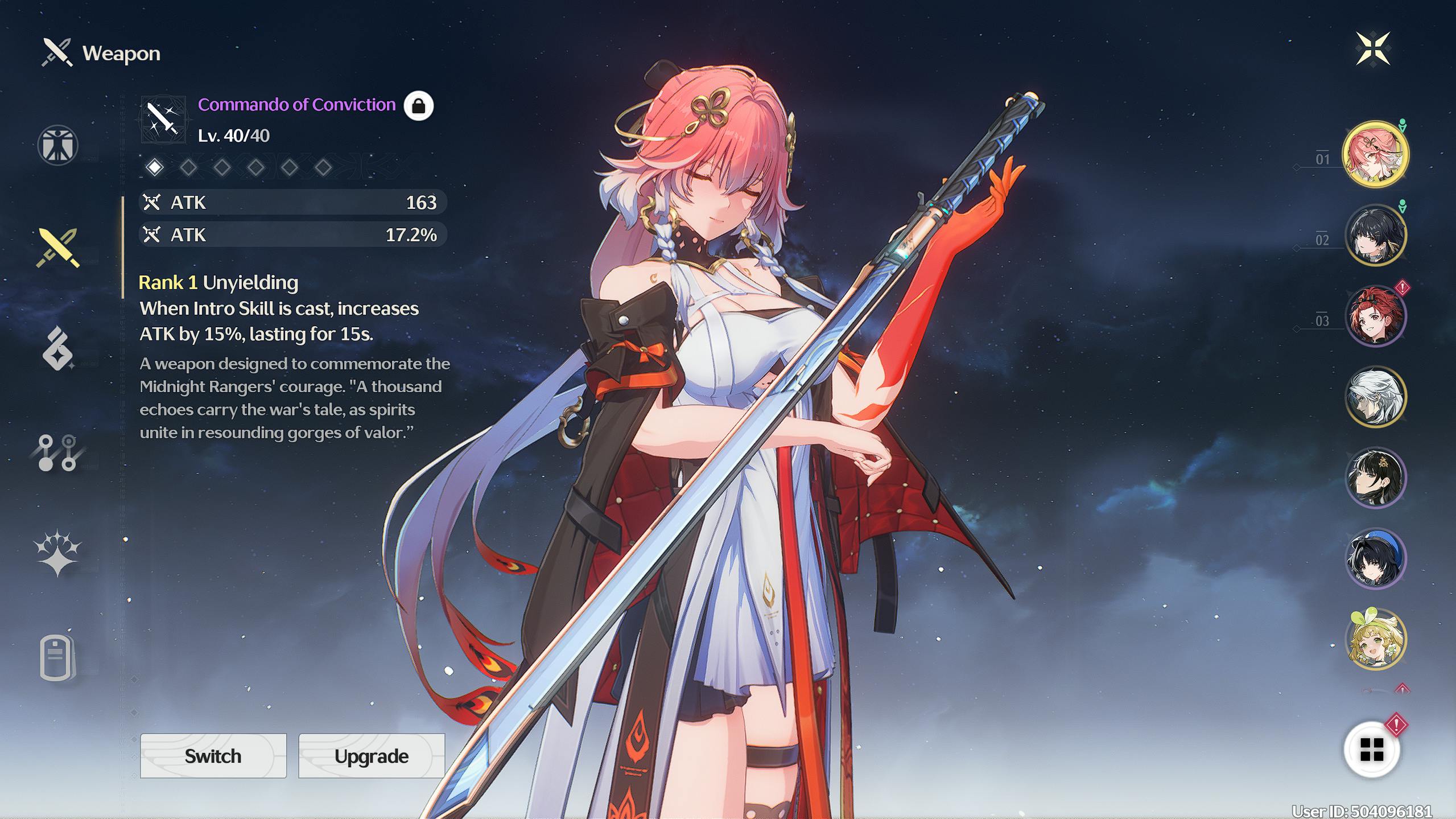Switch the equipped weapon
1456x819 pixels.
point(213,756)
